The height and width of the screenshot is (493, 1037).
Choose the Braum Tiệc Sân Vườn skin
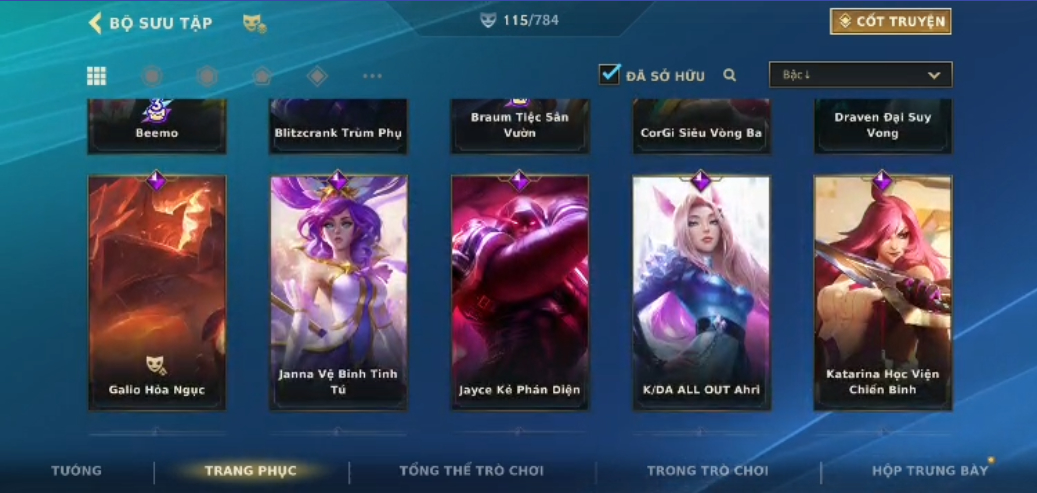[520, 125]
